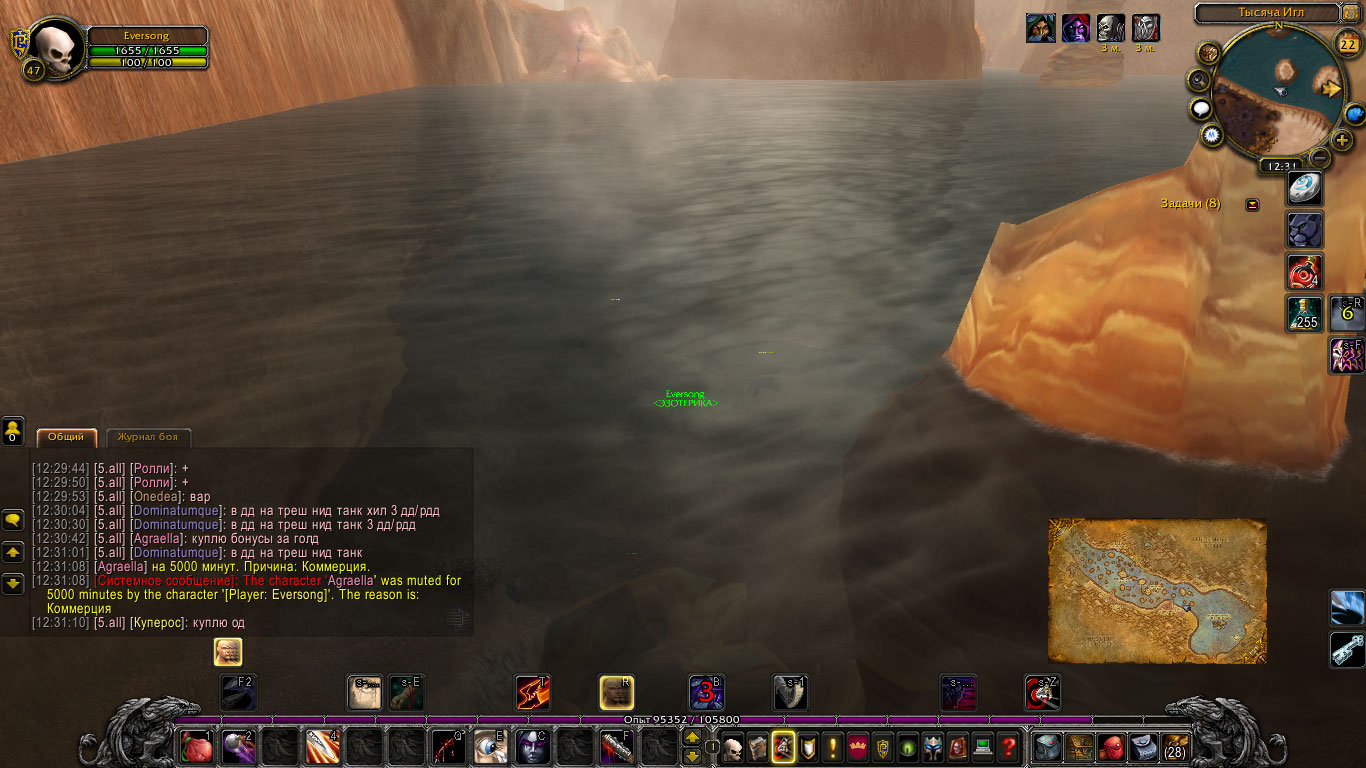Open the world map button beside zone name
1366x768 pixels.
1351,13
